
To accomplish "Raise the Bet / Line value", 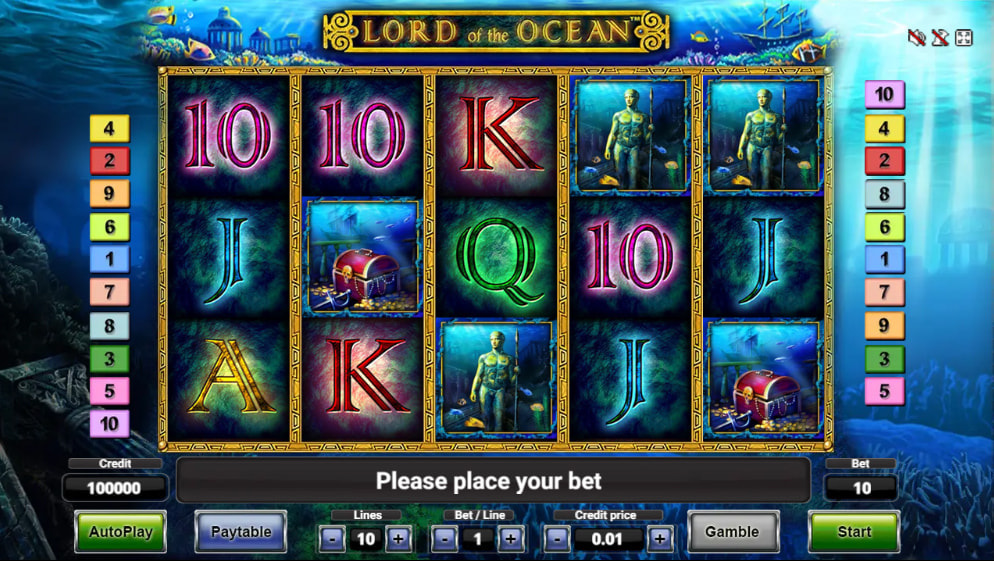I will pyautogui.click(x=511, y=540).
